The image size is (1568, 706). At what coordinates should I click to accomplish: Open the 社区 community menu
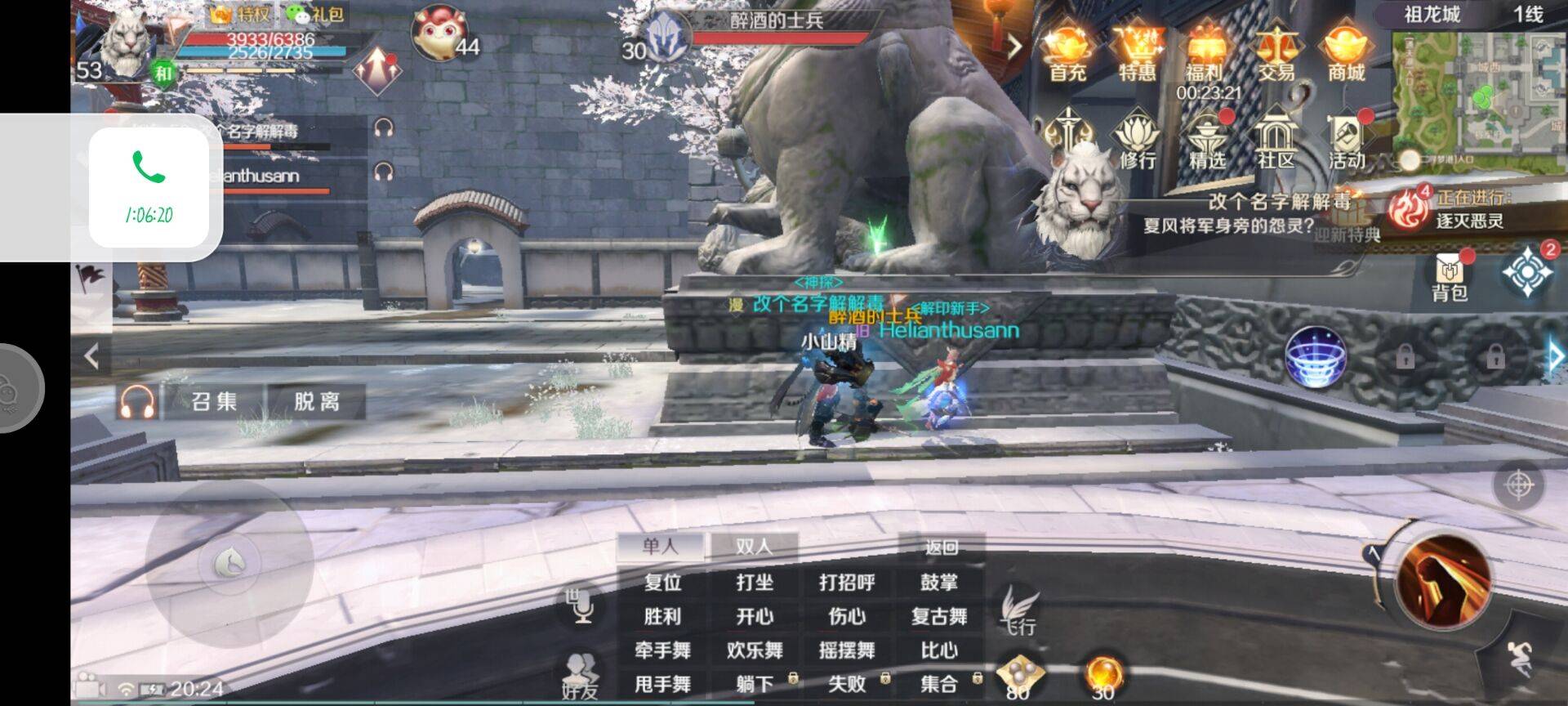point(1276,142)
